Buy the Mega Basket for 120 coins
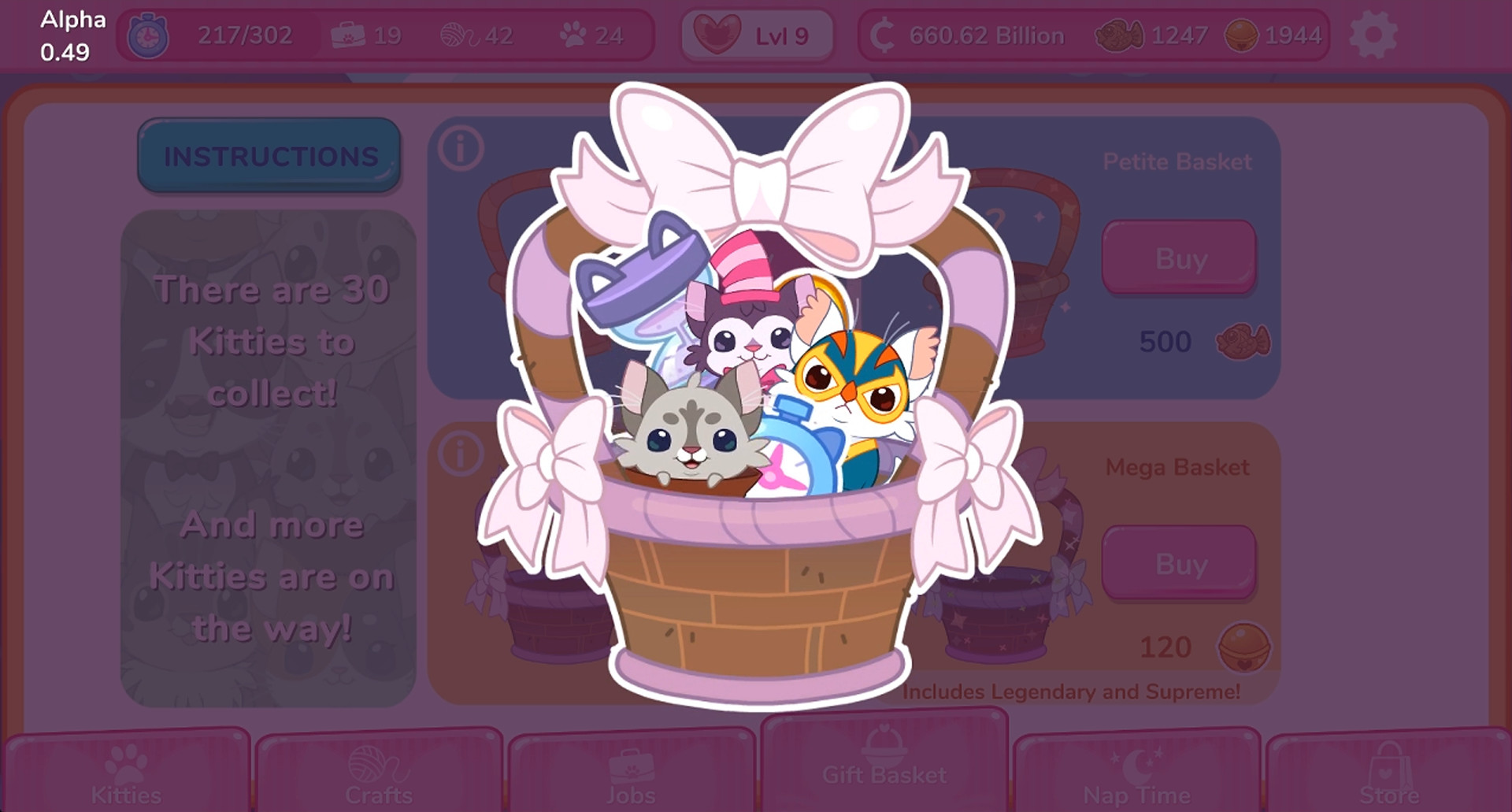Viewport: 1512px width, 812px height. tap(1179, 562)
